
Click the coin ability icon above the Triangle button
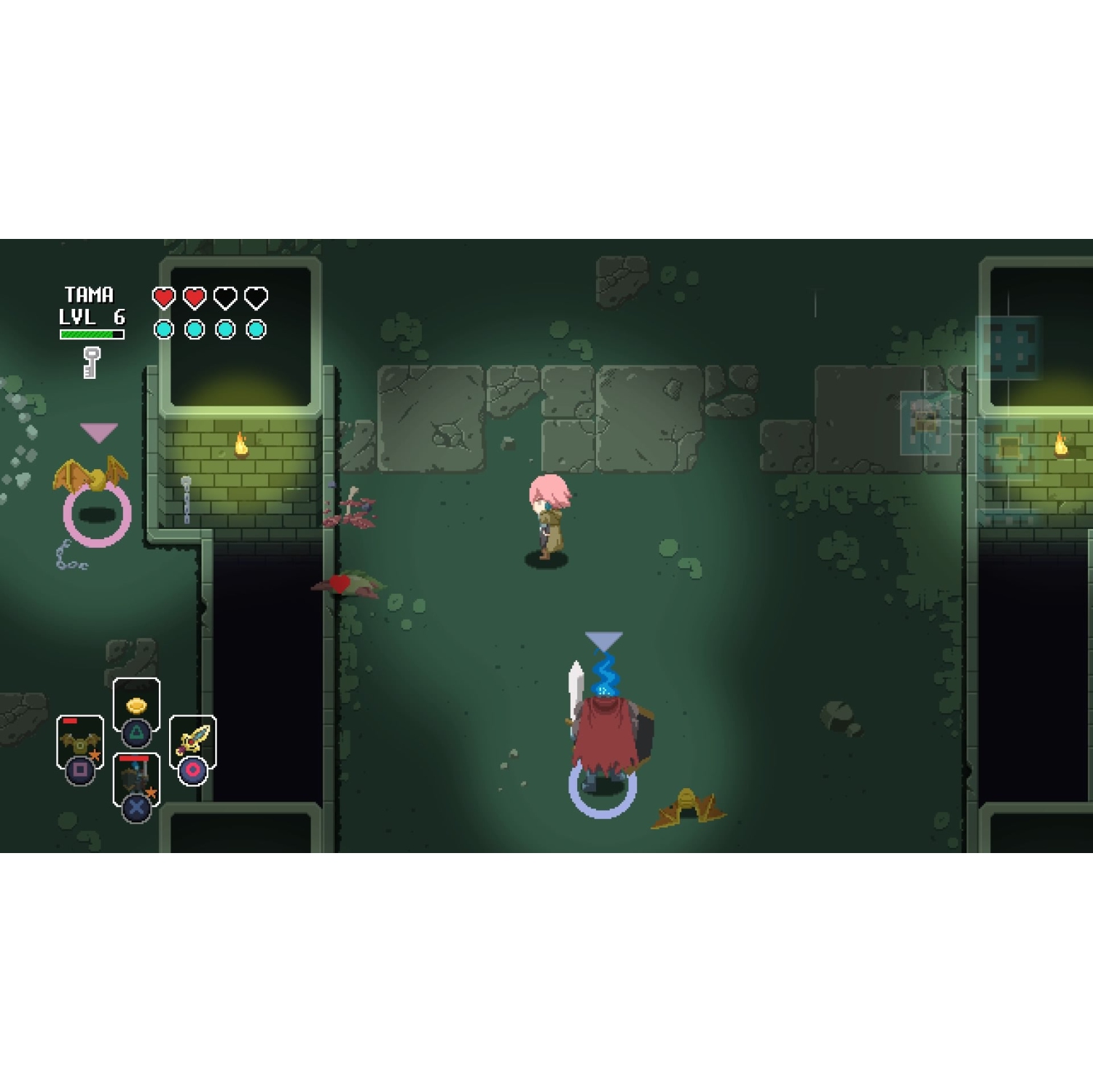pyautogui.click(x=136, y=705)
